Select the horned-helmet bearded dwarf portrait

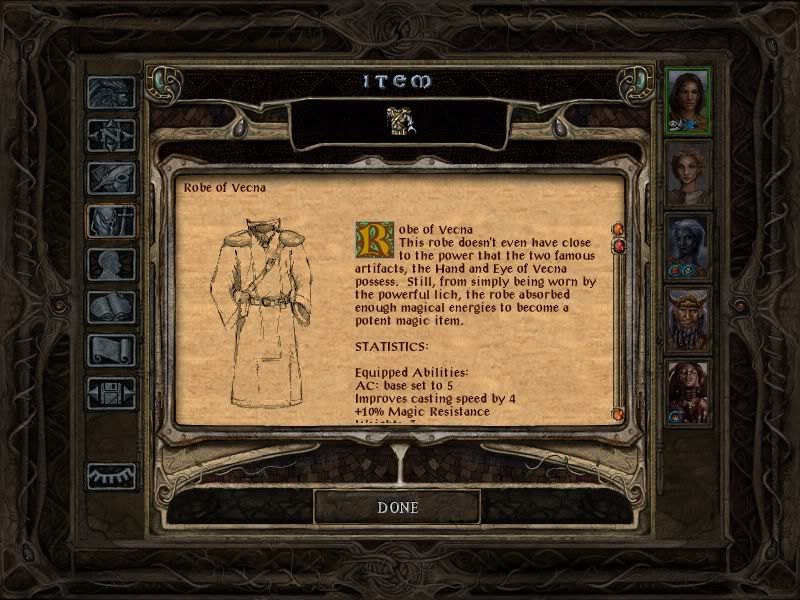coord(689,319)
